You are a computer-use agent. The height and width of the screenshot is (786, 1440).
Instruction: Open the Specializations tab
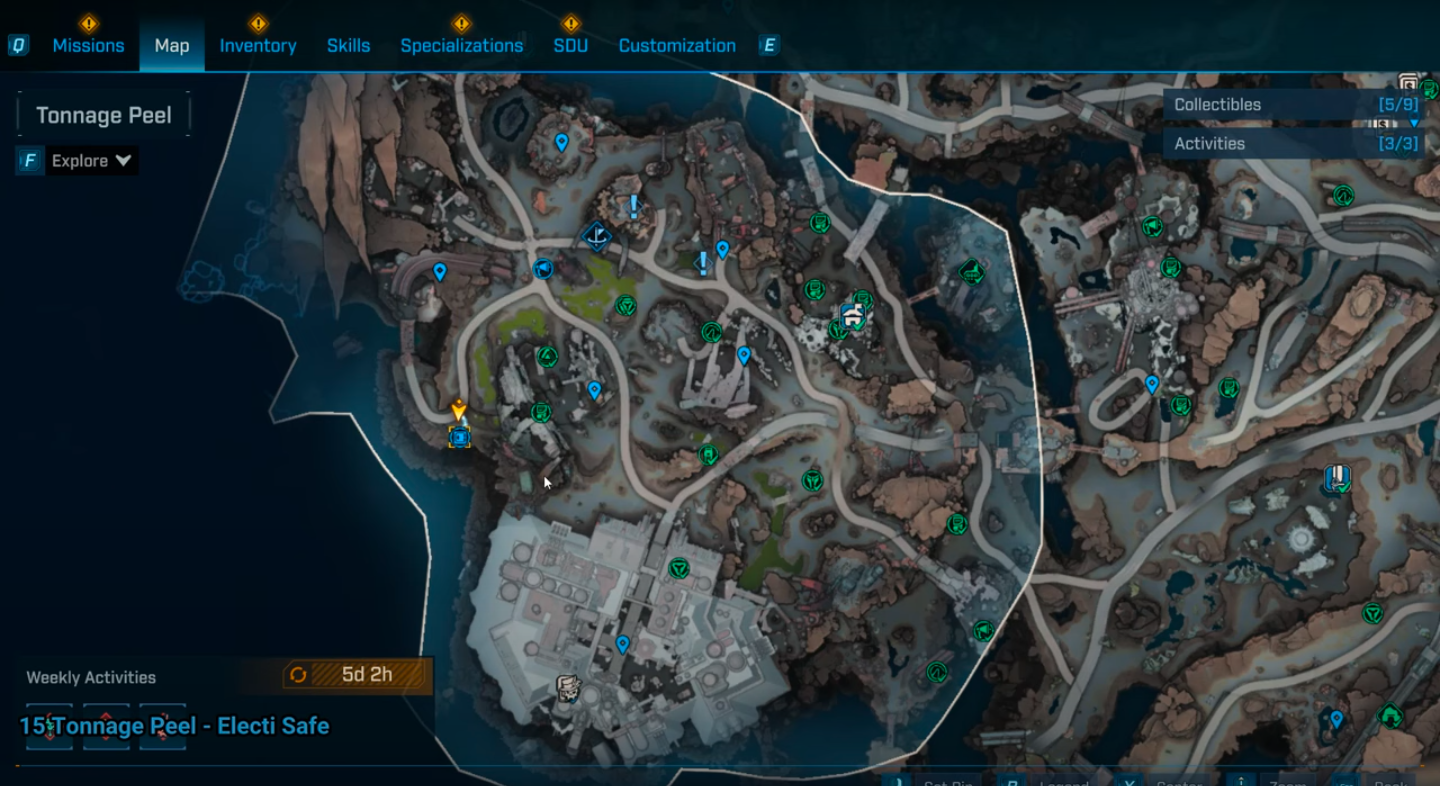click(x=461, y=46)
